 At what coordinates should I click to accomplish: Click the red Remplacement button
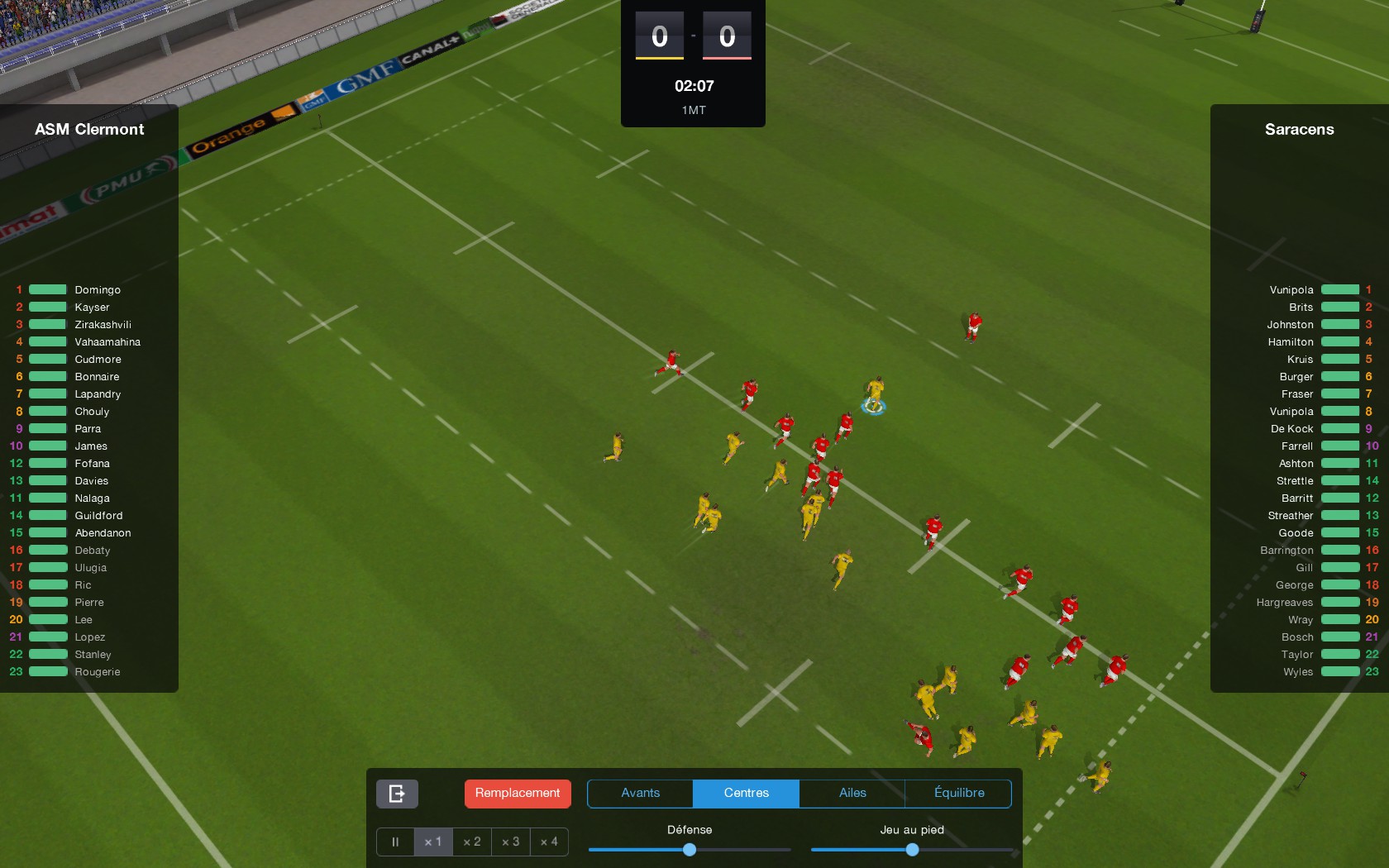(x=517, y=793)
